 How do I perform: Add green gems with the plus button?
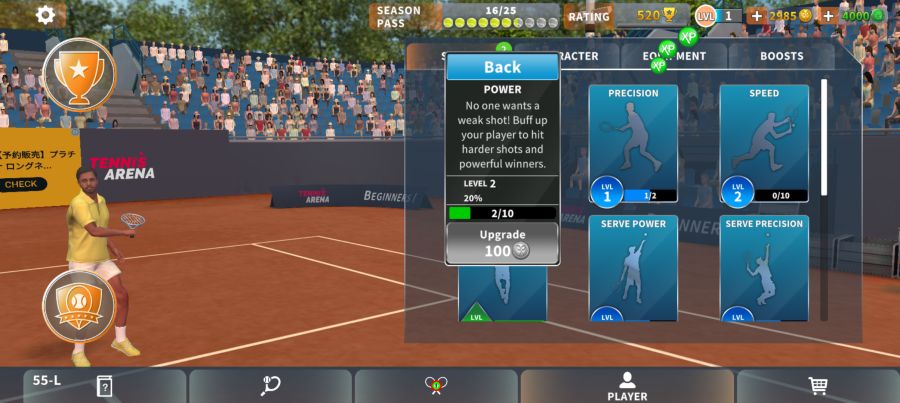pyautogui.click(x=828, y=16)
